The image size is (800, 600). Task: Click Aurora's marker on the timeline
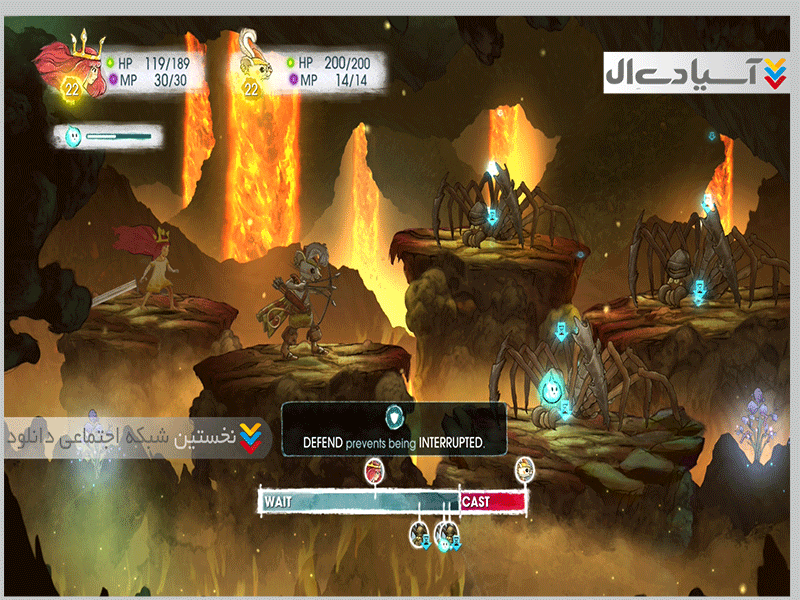(x=374, y=468)
